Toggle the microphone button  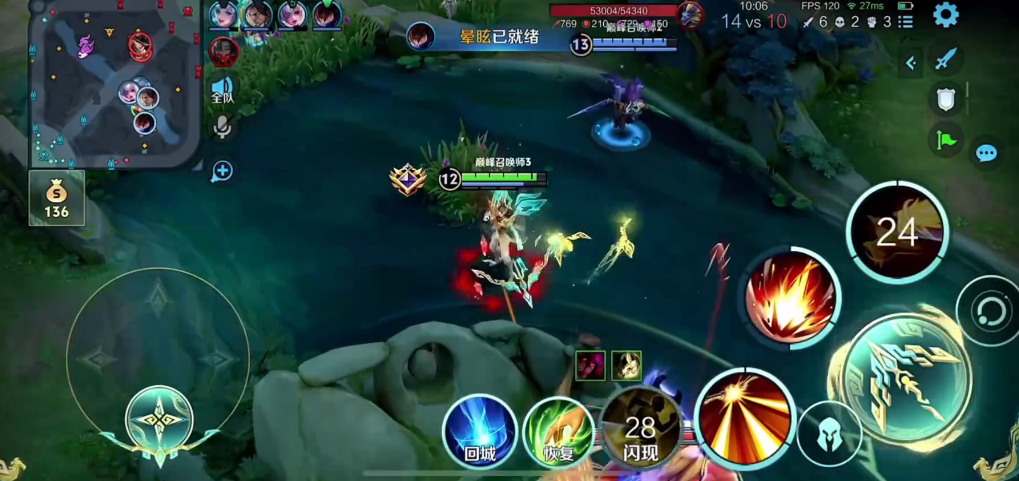tap(222, 128)
